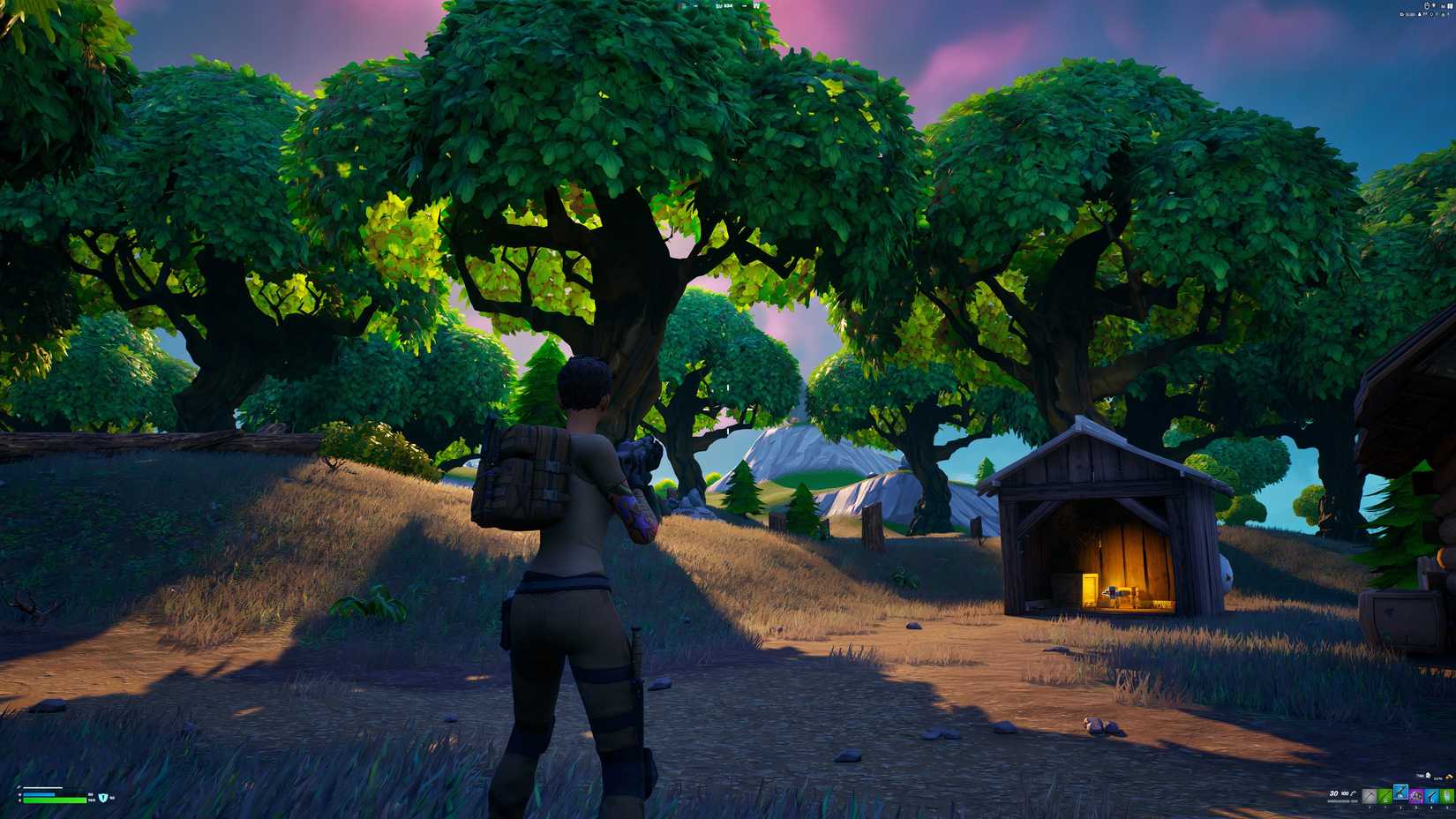Select the pickaxe slot in the hotbar
This screenshot has height=819, width=1456.
tap(1370, 795)
